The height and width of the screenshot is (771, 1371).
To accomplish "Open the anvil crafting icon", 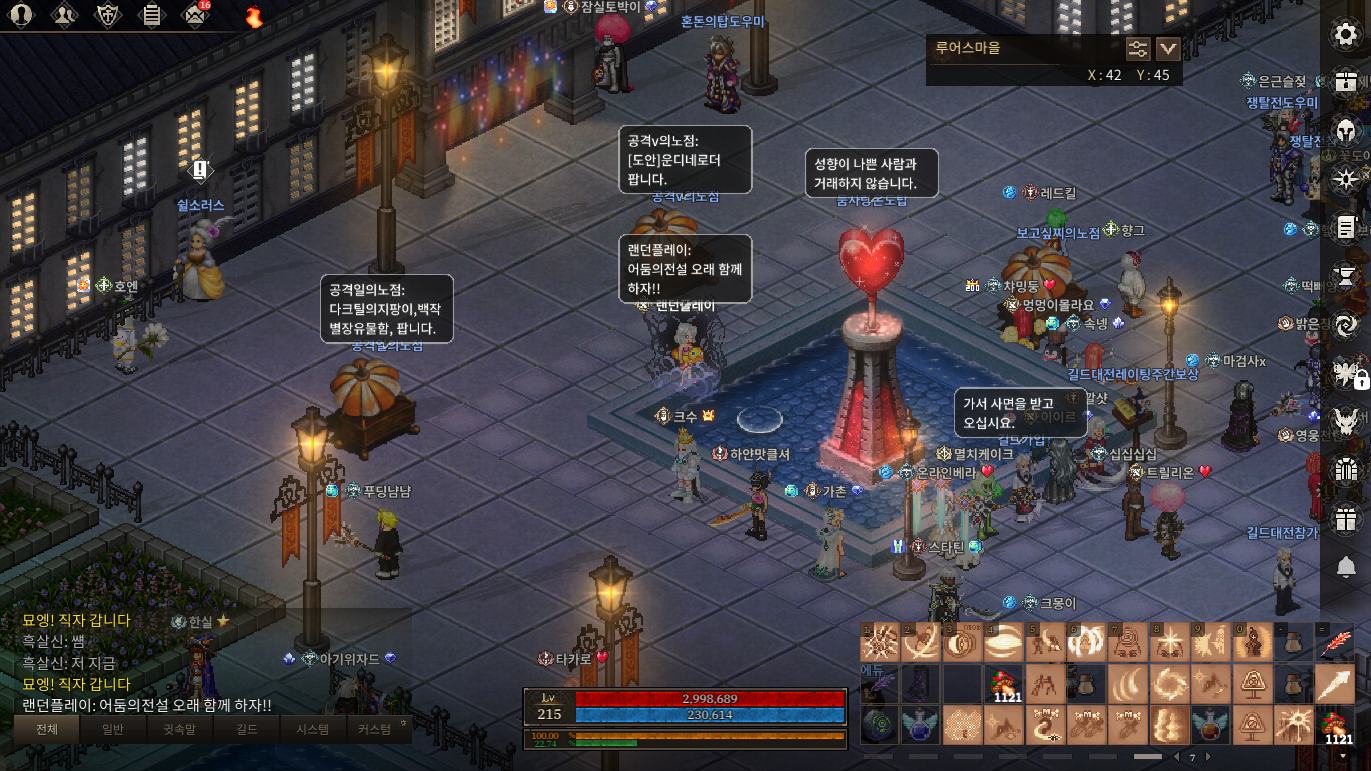I will [1346, 275].
